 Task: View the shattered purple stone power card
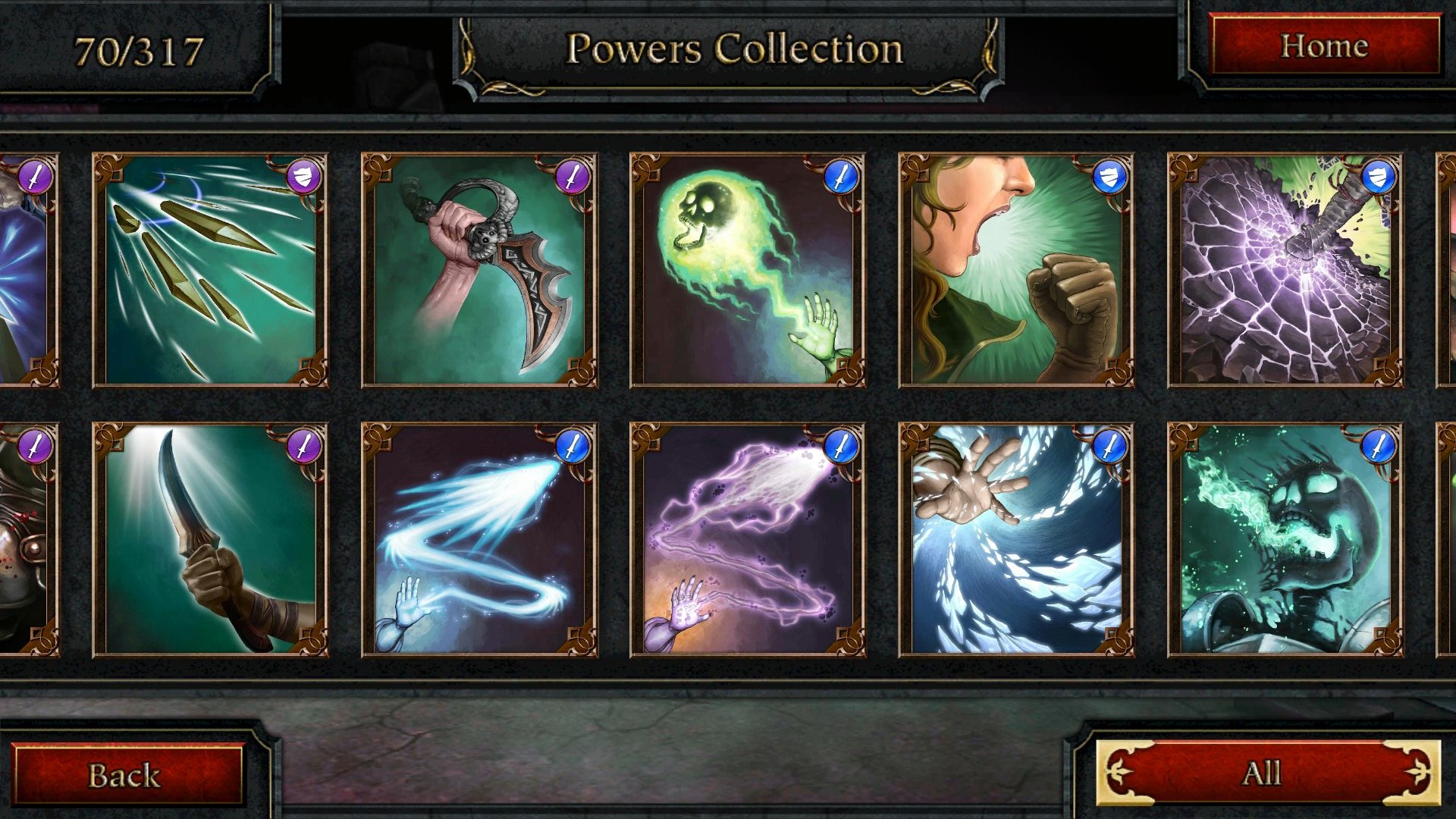1285,271
